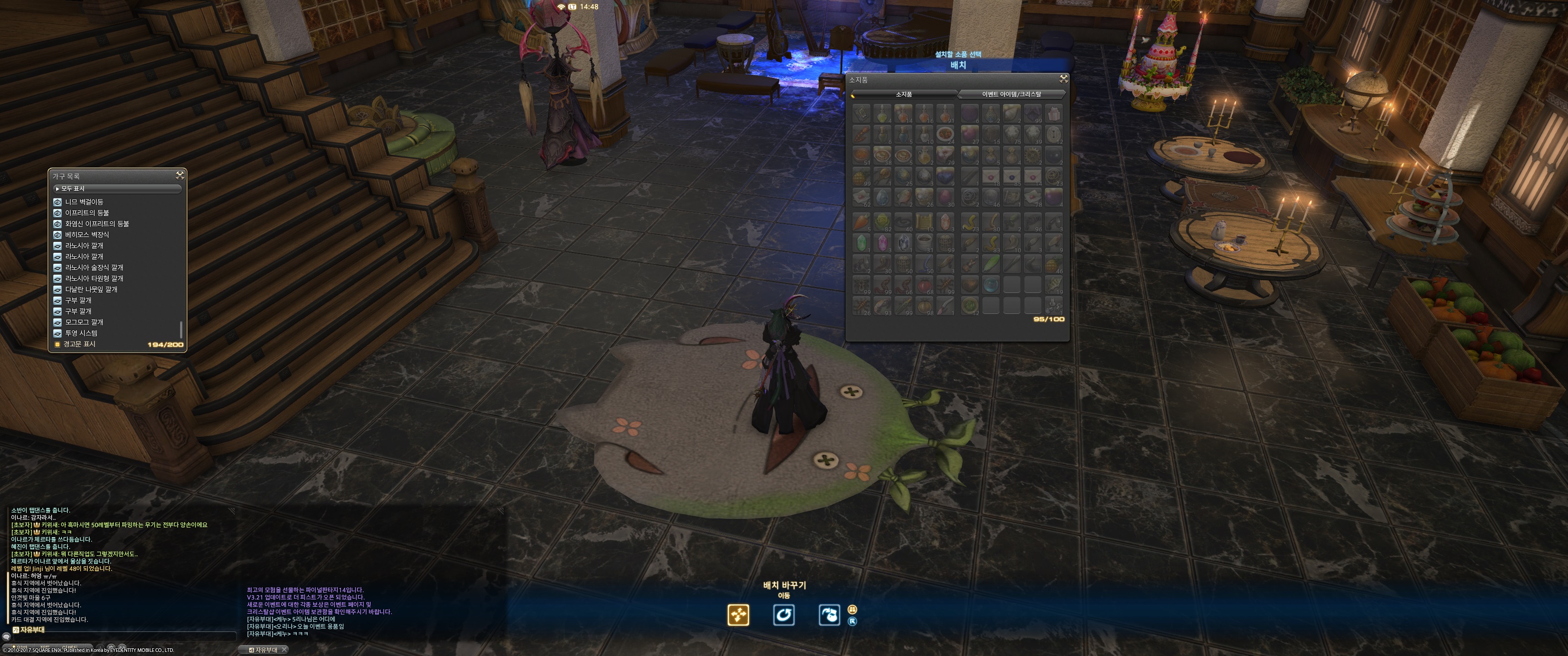Screen dimensions: 1568x656
Task: Pick the orange carrot item slot
Action: [x=861, y=222]
